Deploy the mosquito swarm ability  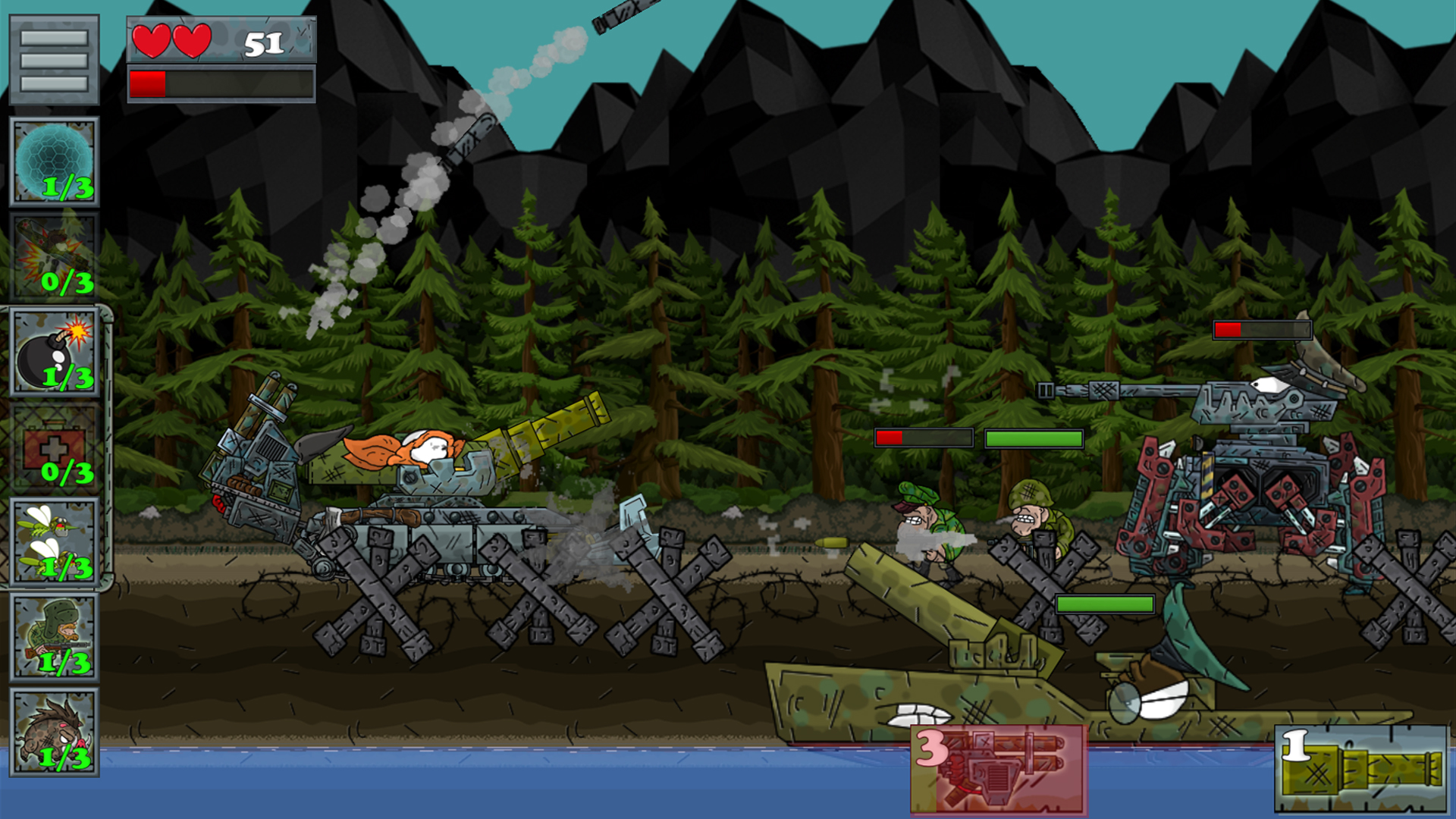(x=54, y=541)
